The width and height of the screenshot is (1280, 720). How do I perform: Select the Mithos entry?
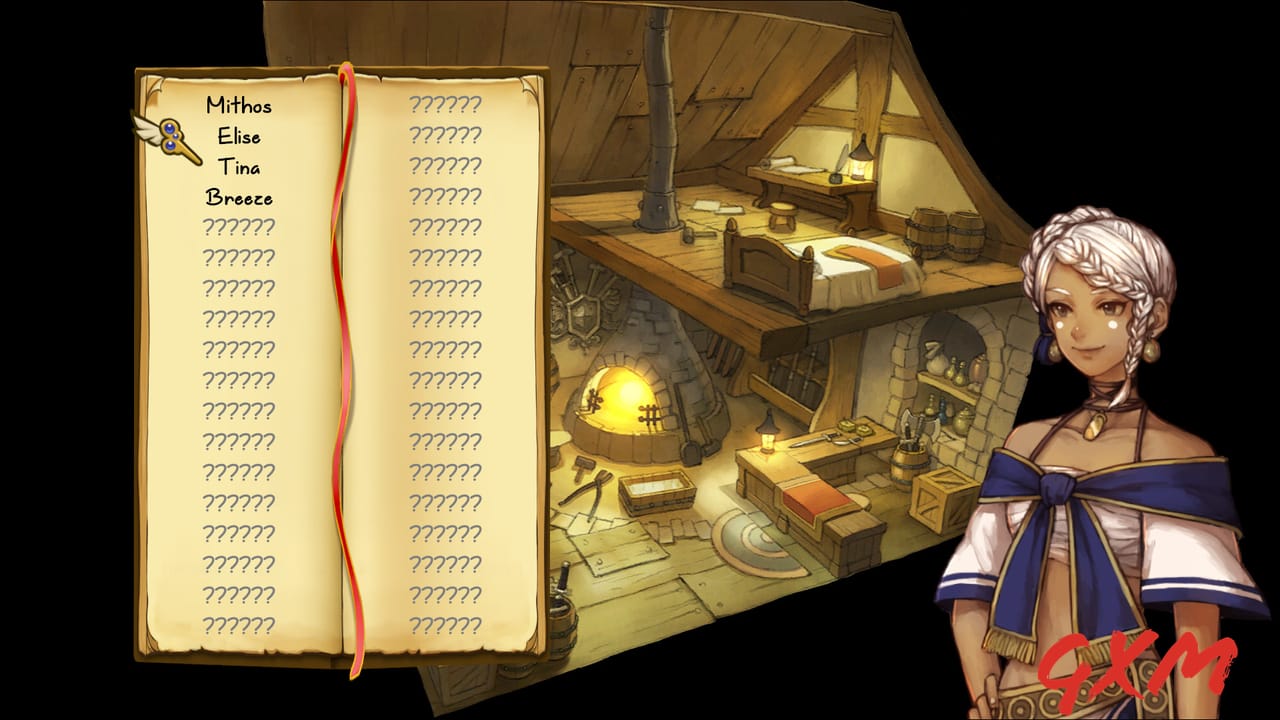click(x=240, y=105)
